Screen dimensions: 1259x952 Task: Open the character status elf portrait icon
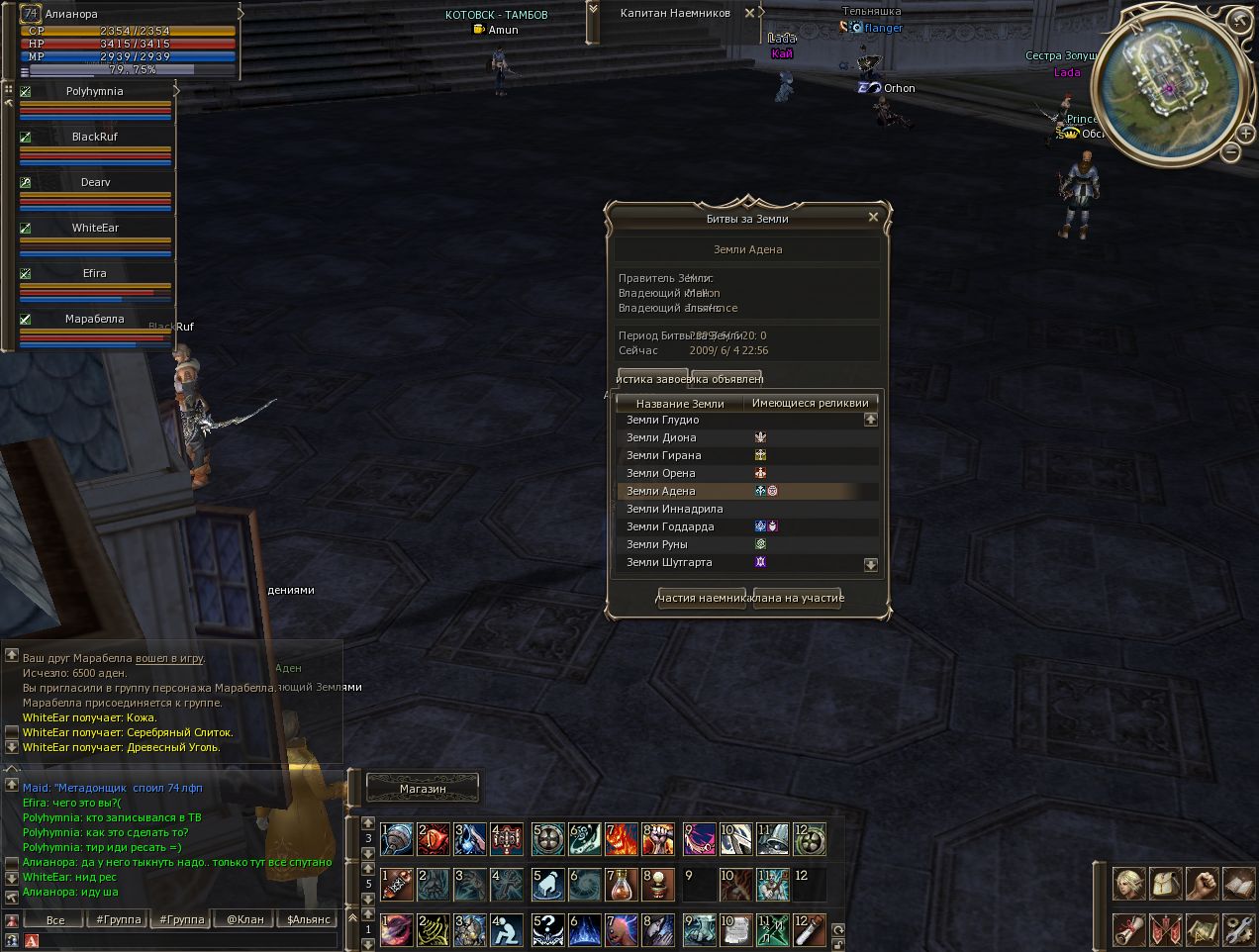pos(1128,883)
